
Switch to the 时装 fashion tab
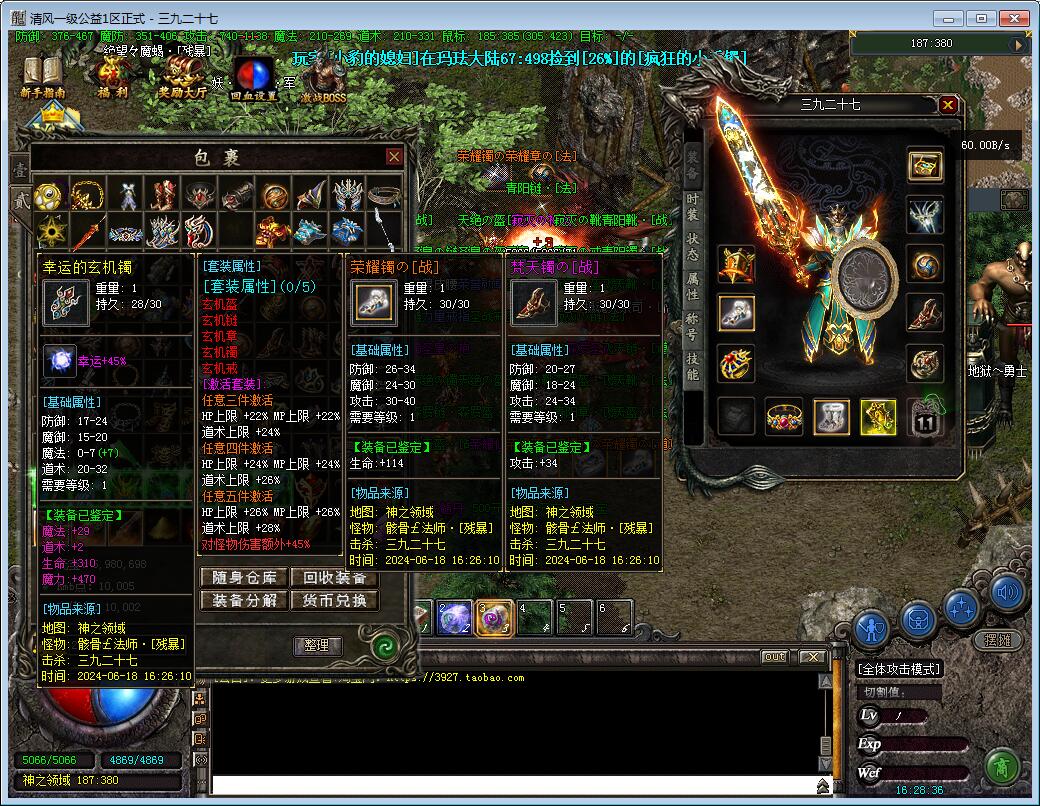(x=692, y=208)
